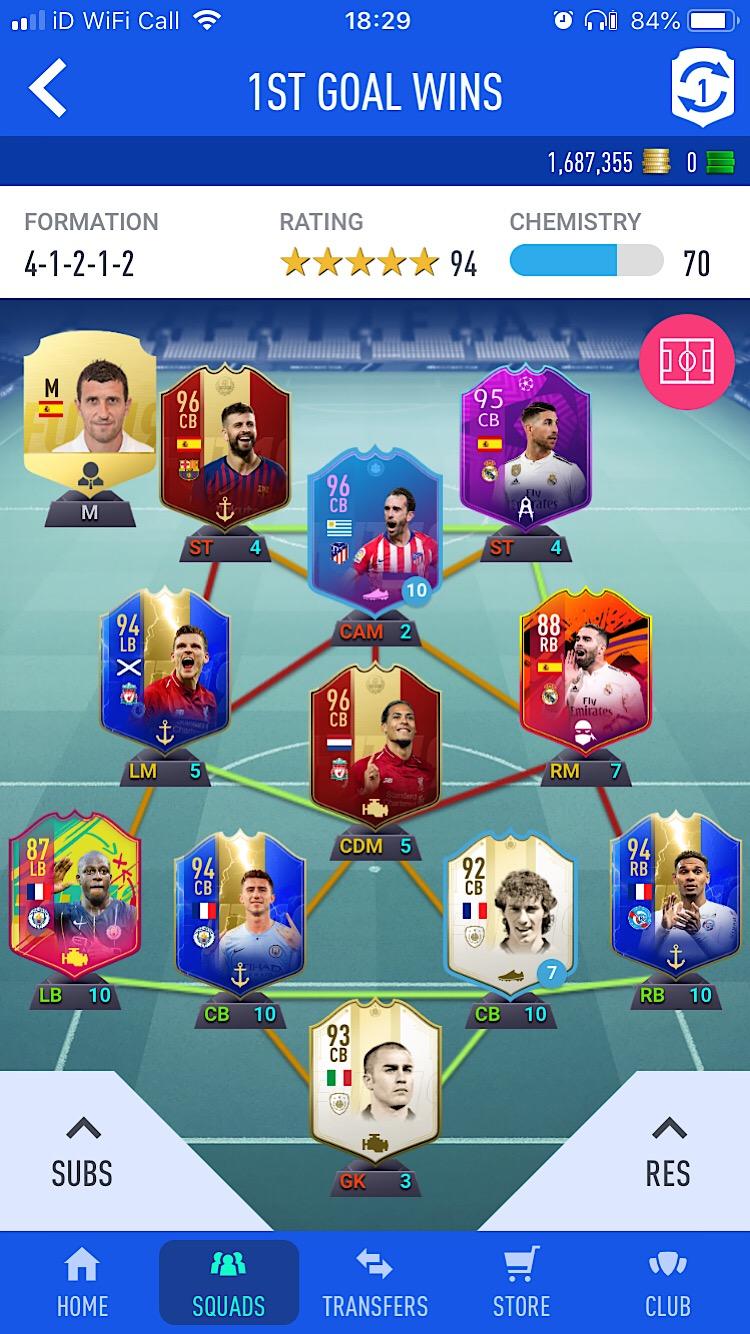The width and height of the screenshot is (750, 1334).
Task: Go to the HOME tab
Action: (x=82, y=1282)
